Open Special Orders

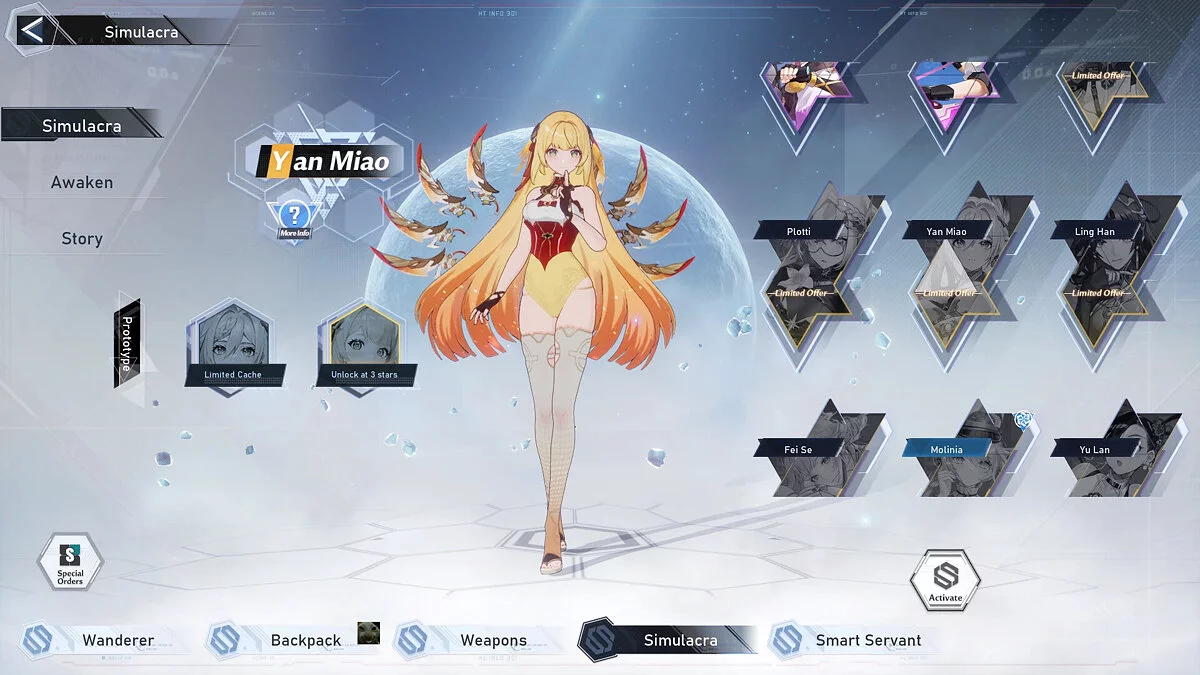point(70,564)
